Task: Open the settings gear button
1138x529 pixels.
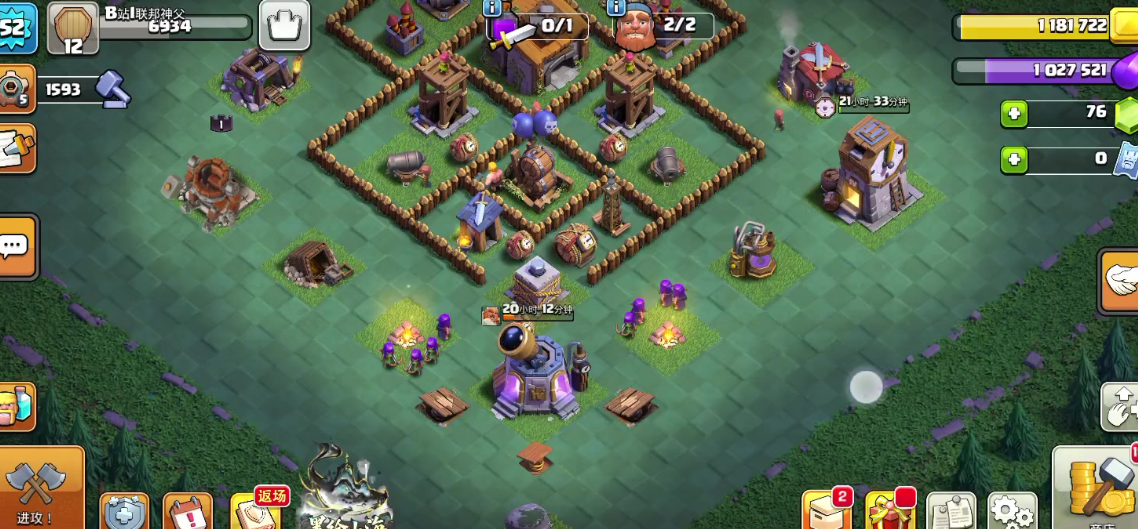Action: [1011, 511]
